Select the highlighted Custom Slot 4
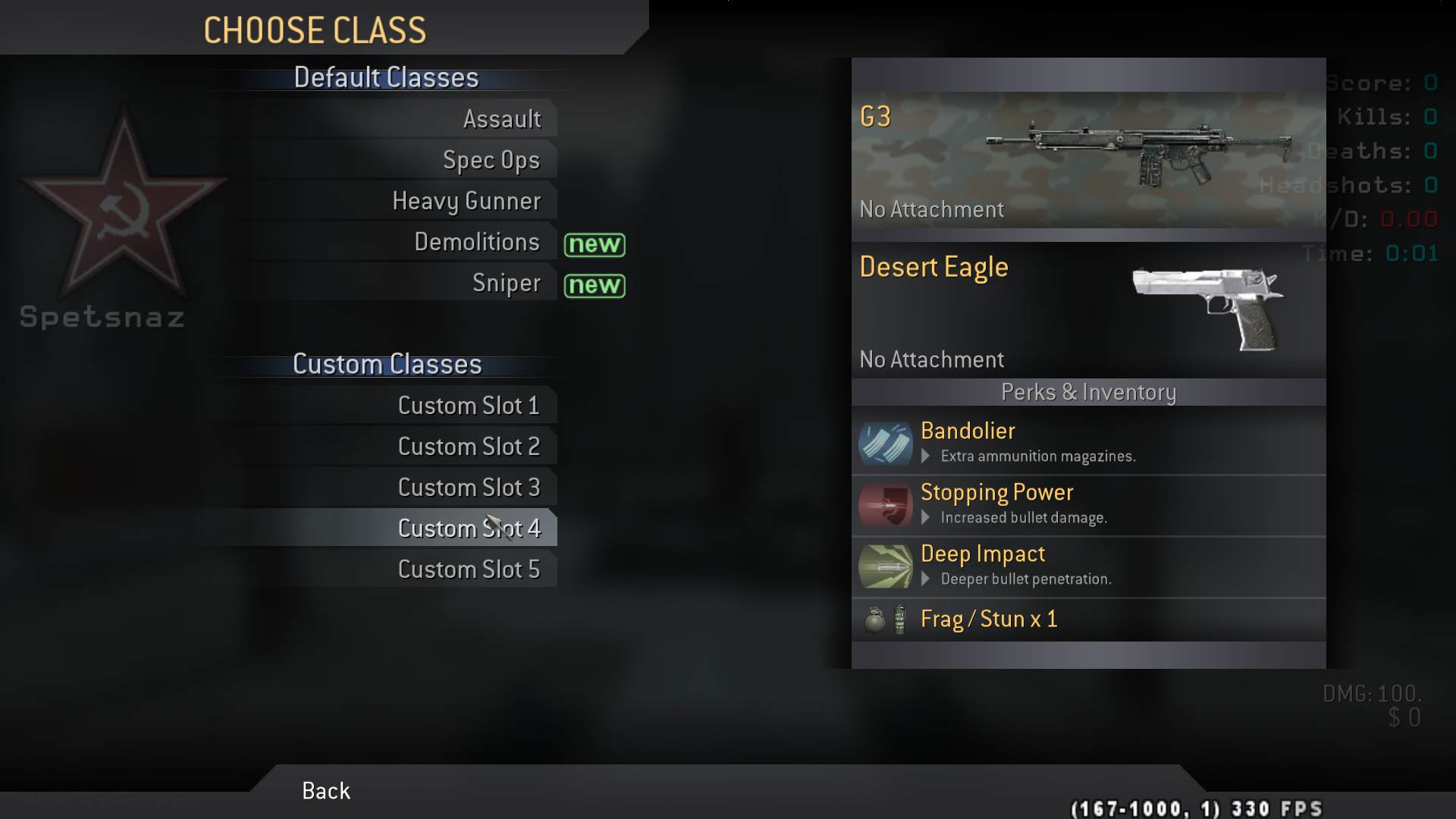The height and width of the screenshot is (819, 1456). pos(468,529)
